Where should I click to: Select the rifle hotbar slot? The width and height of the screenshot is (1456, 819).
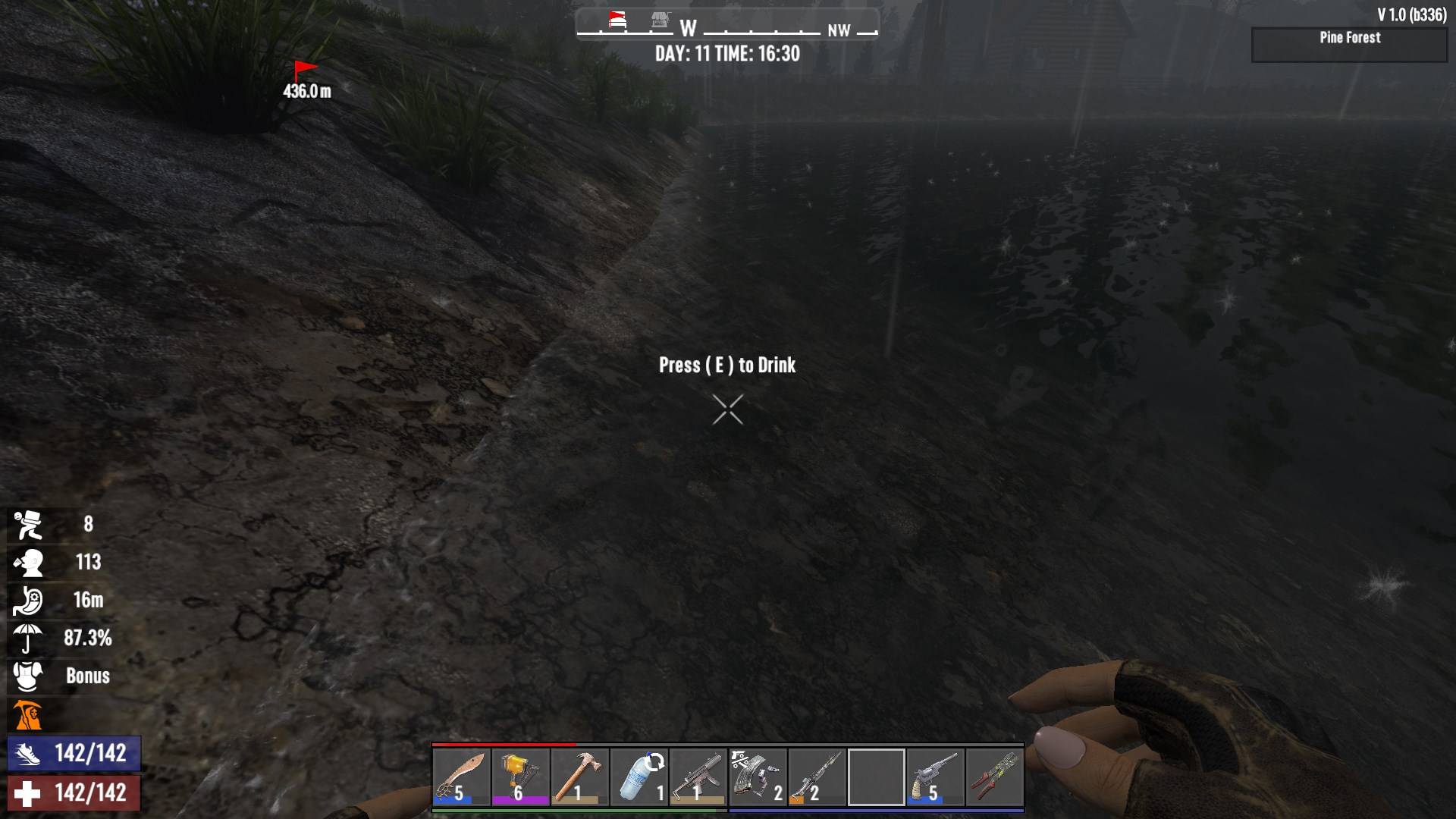pyautogui.click(x=816, y=777)
